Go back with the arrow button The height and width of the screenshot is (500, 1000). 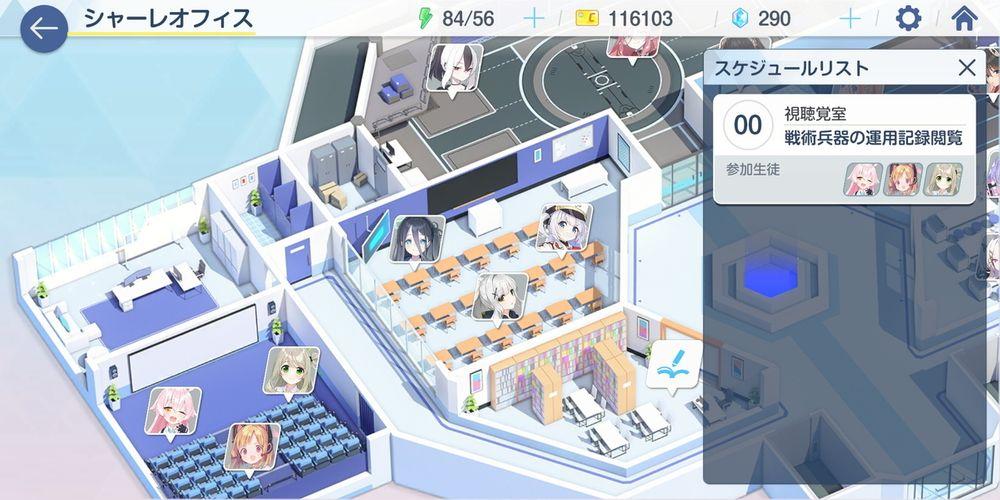pos(43,28)
